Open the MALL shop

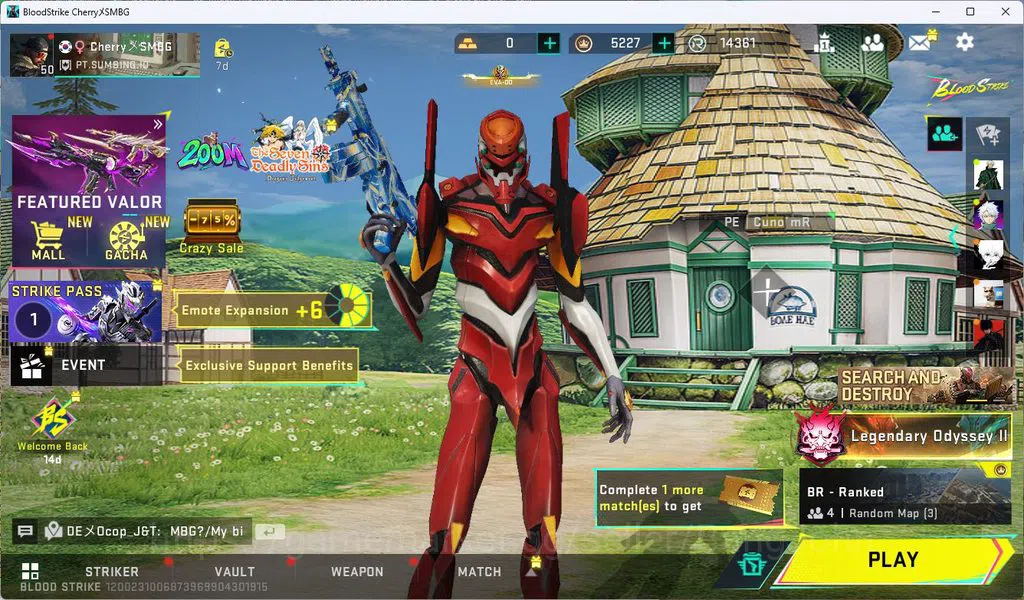point(48,241)
